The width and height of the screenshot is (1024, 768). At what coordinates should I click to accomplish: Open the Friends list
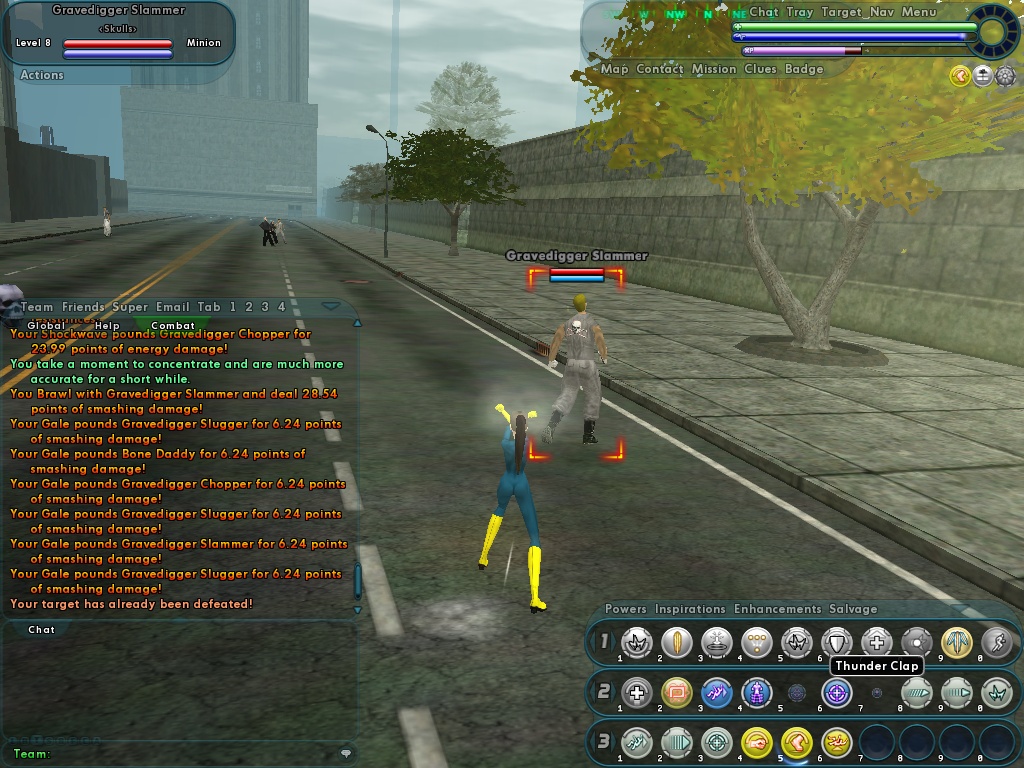click(x=83, y=307)
